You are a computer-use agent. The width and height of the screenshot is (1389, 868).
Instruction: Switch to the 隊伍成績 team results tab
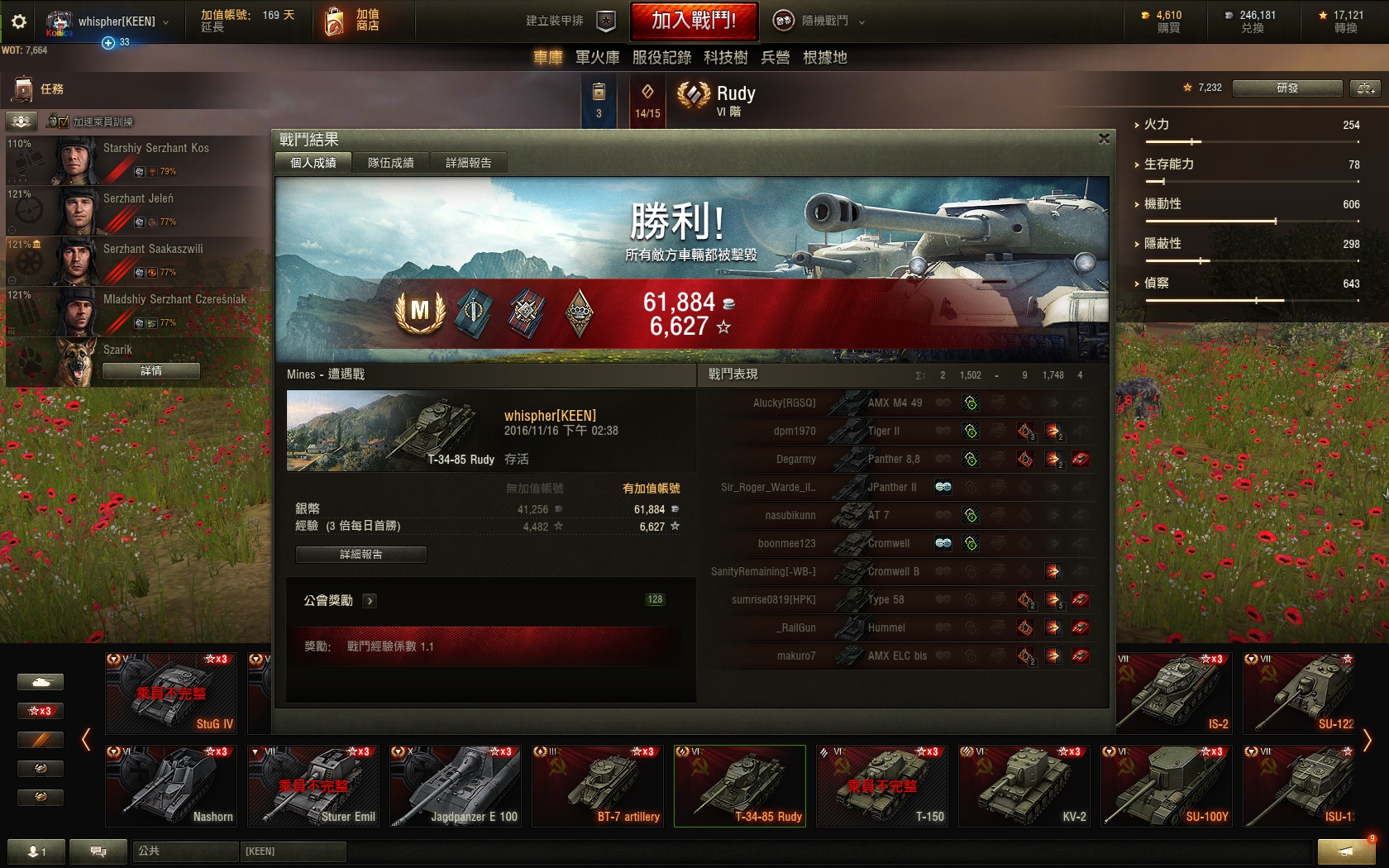(390, 163)
